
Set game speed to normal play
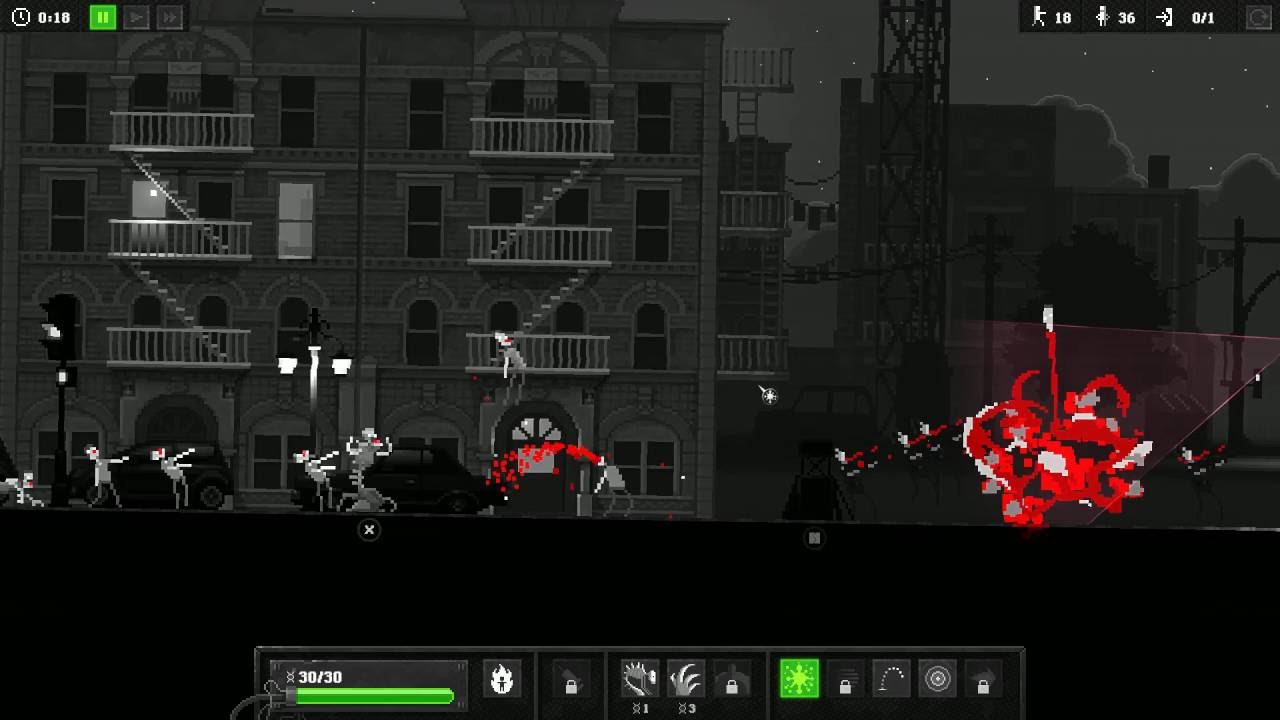tap(137, 17)
